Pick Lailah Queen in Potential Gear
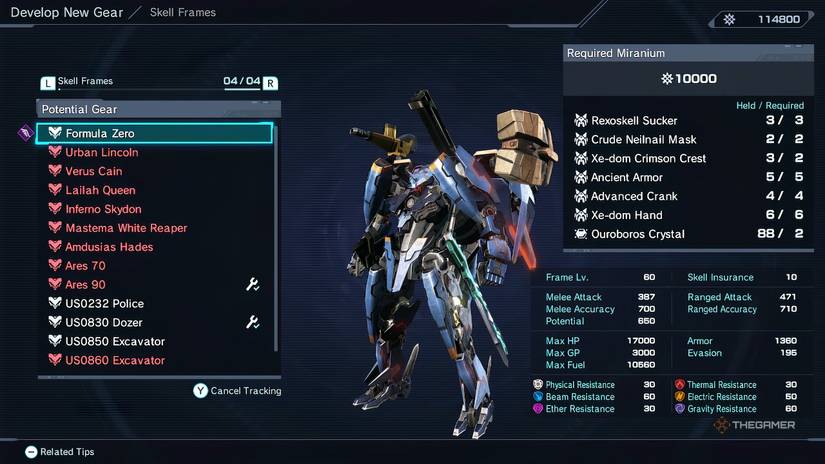This screenshot has width=825, height=464. (100, 190)
